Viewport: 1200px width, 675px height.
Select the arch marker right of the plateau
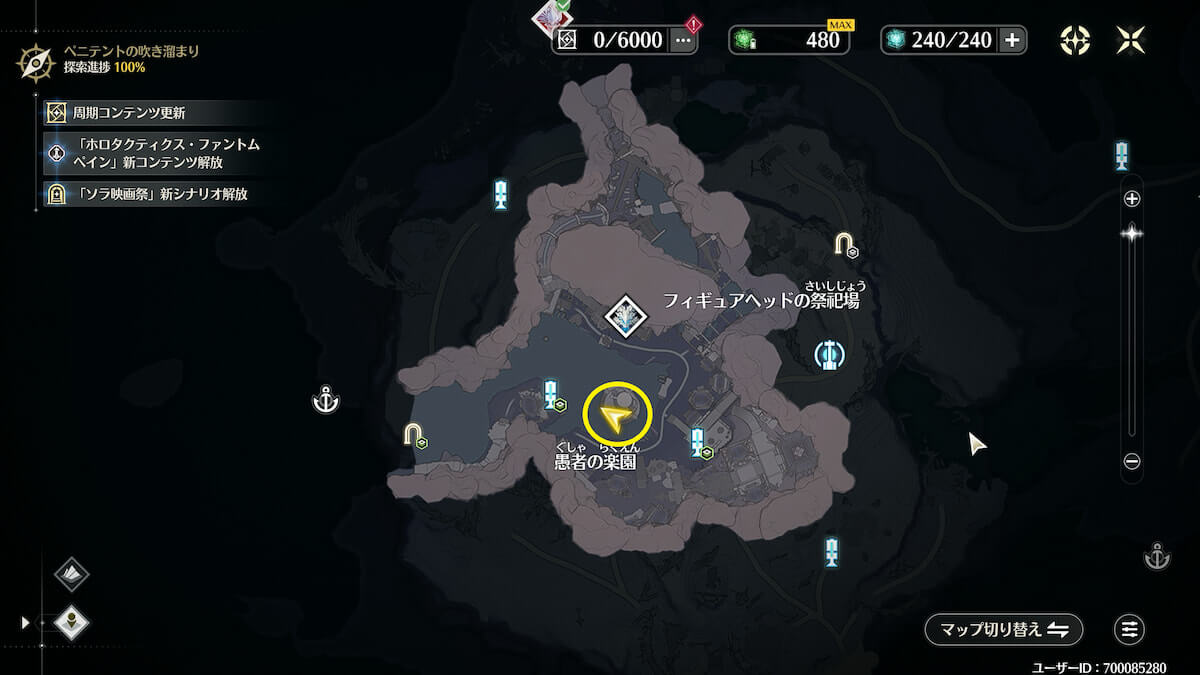[x=846, y=243]
